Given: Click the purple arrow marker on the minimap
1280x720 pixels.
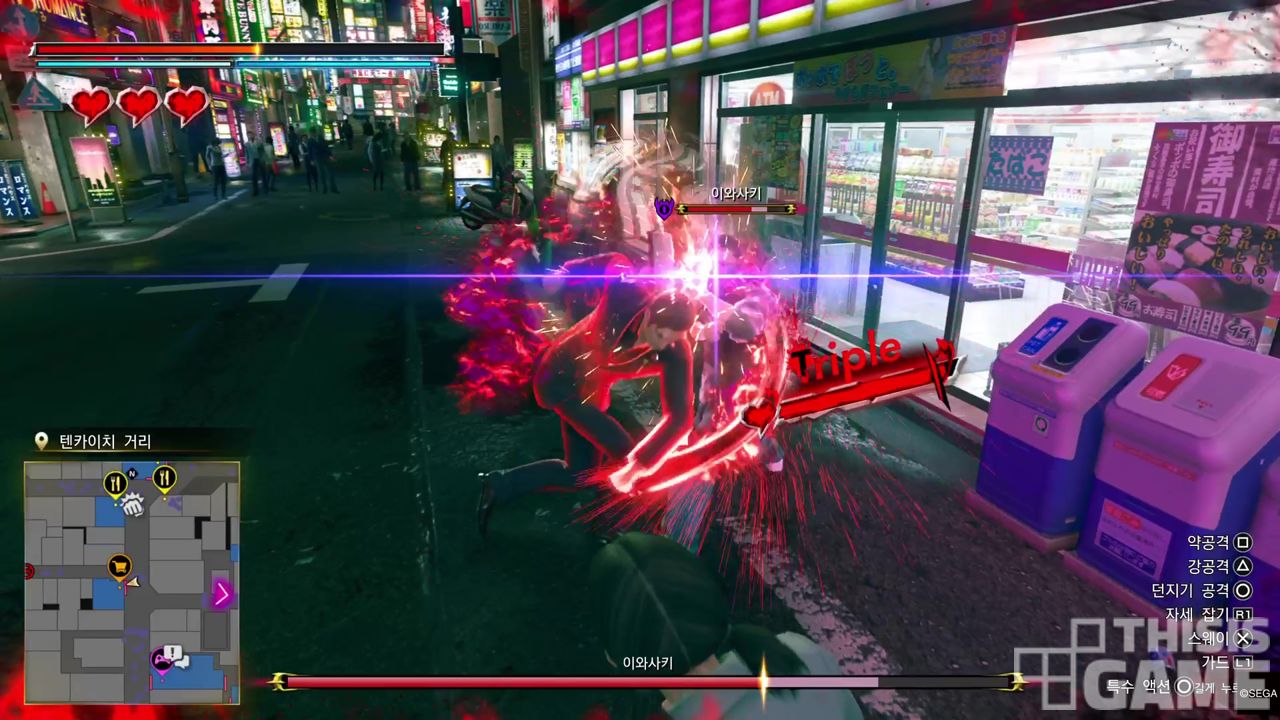Looking at the screenshot, I should tap(222, 594).
